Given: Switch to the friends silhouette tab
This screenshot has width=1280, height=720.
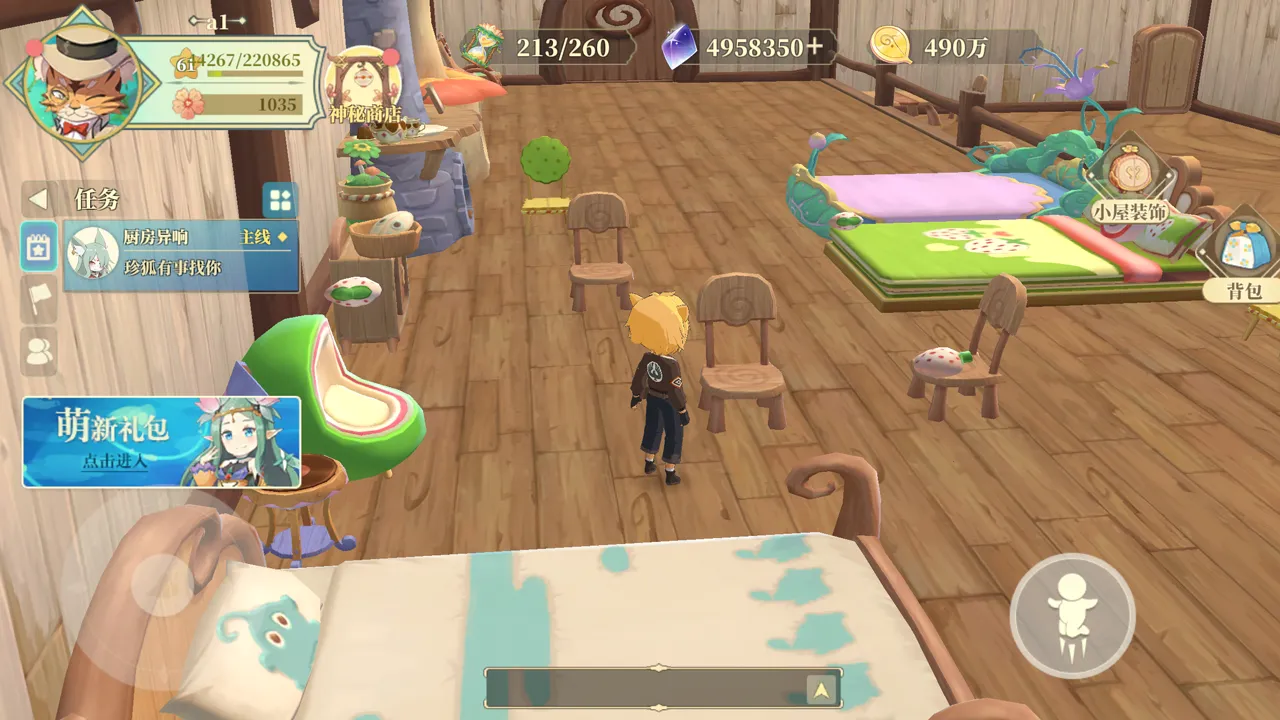Looking at the screenshot, I should tap(39, 350).
